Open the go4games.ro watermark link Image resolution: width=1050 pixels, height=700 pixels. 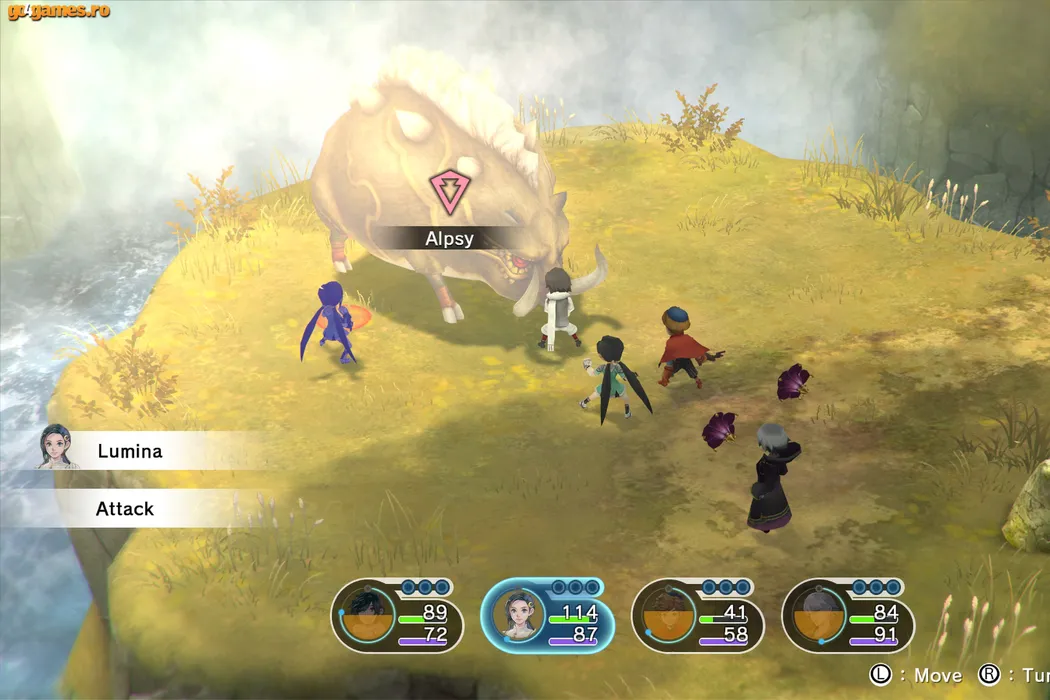(59, 12)
